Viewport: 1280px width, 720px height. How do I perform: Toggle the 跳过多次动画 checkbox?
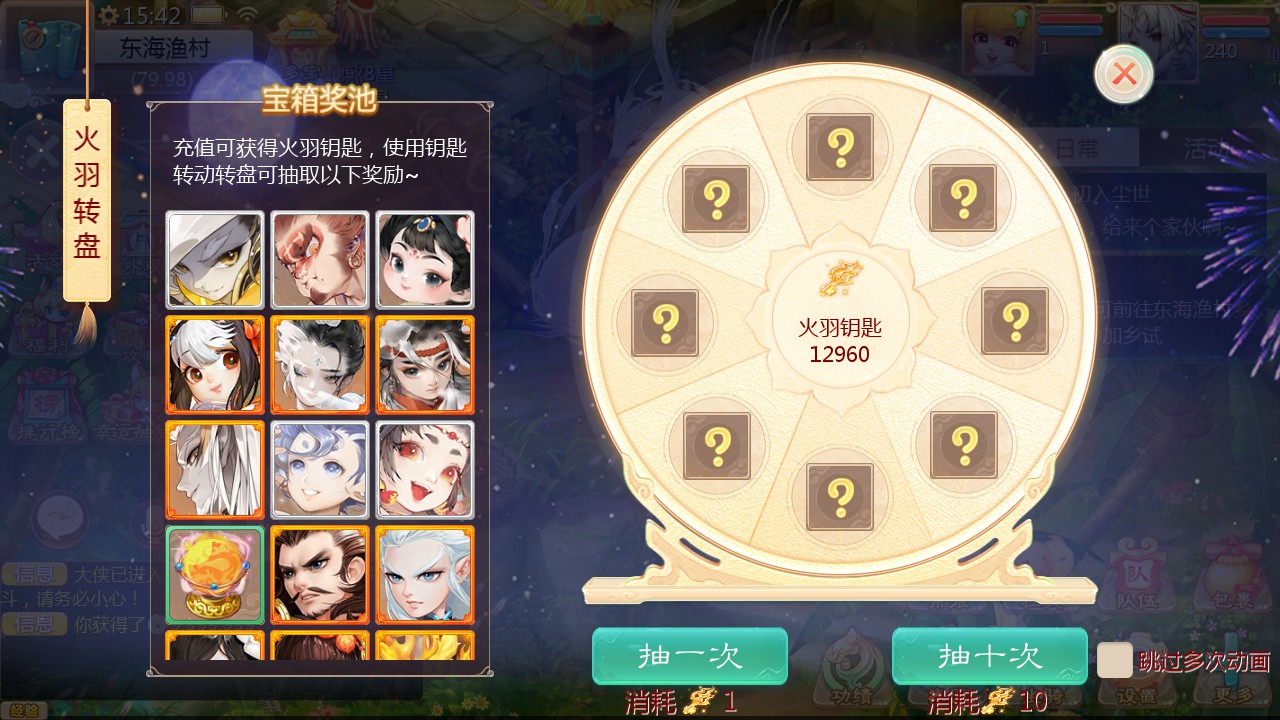pos(1114,660)
